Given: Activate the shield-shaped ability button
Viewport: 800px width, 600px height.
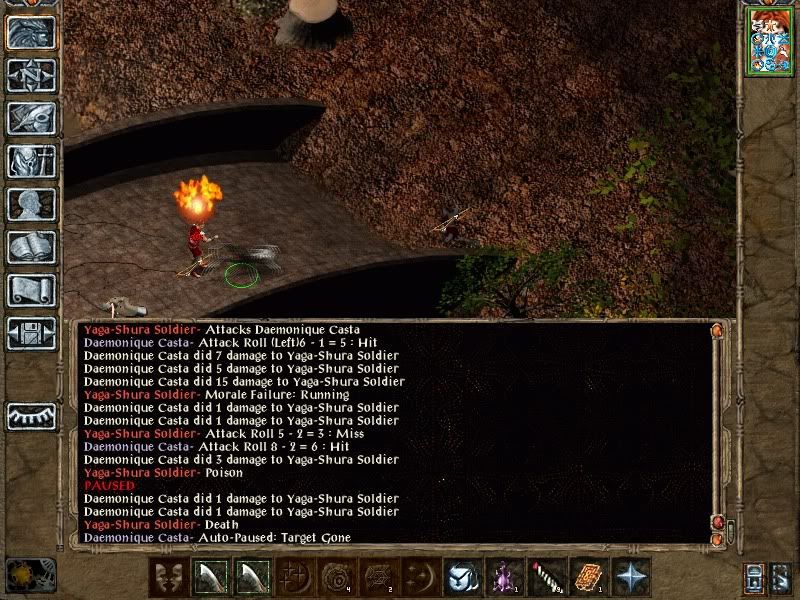Looking at the screenshot, I should (x=462, y=578).
